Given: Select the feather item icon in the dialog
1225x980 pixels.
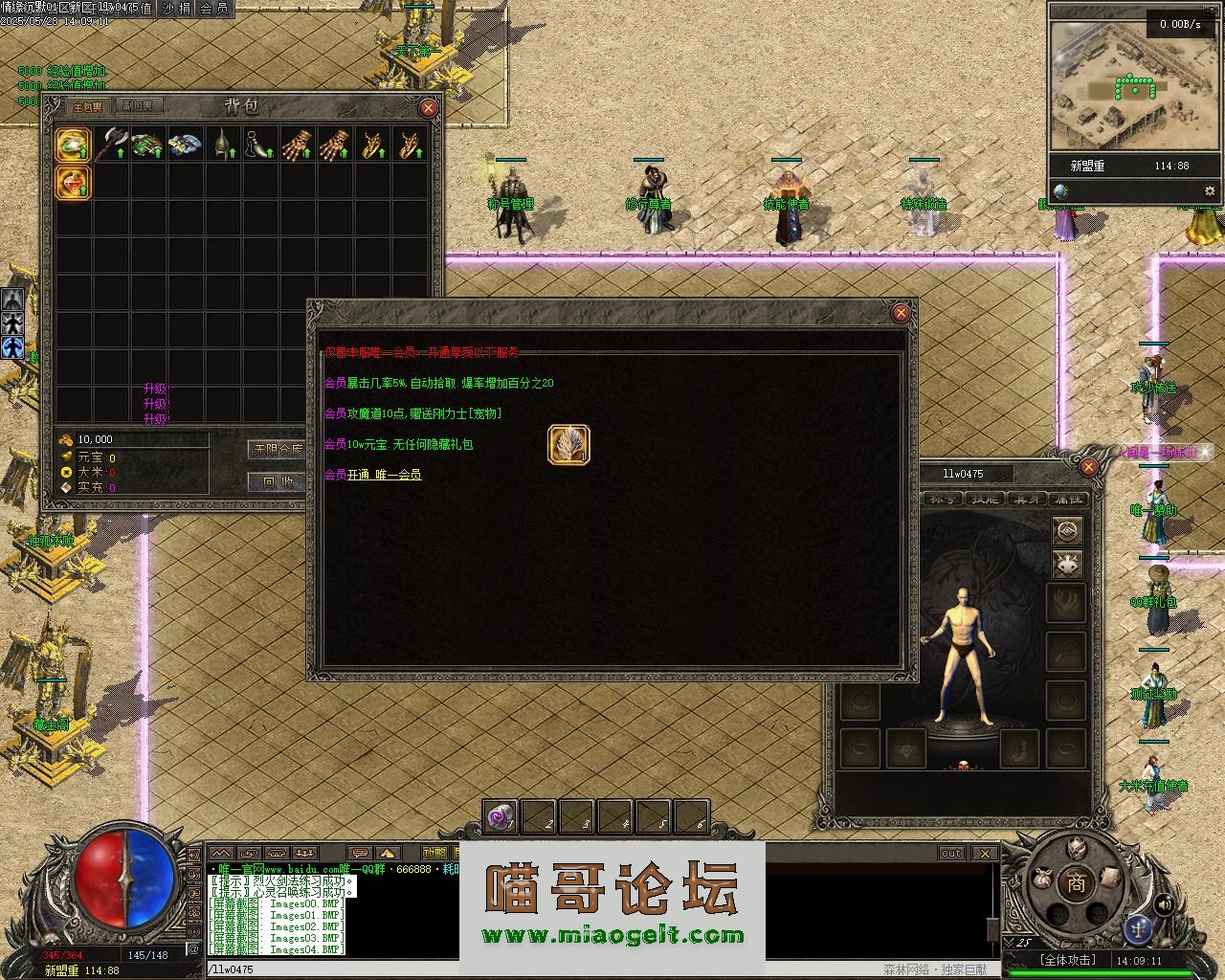Looking at the screenshot, I should click(x=568, y=445).
